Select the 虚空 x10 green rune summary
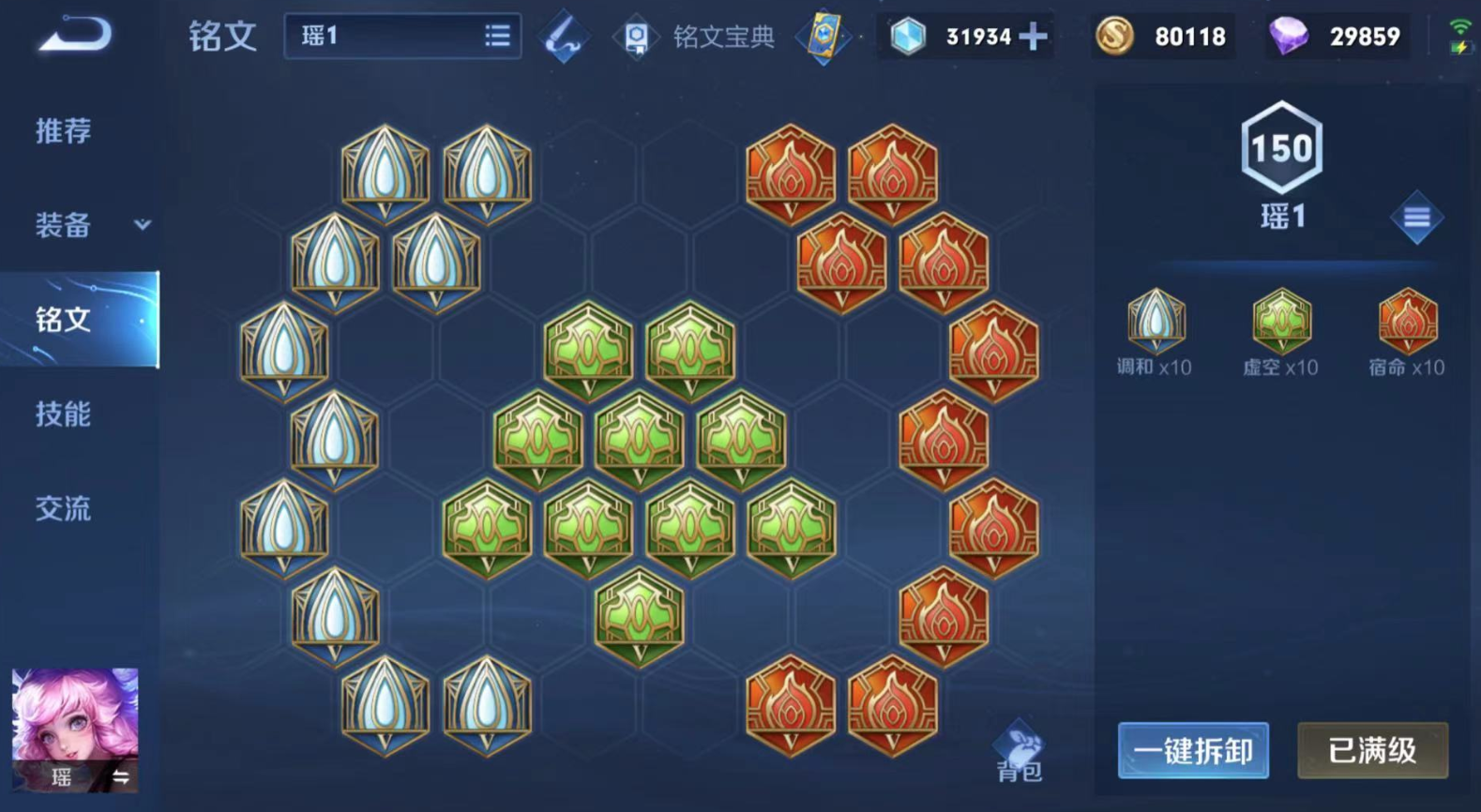Viewport: 1481px width, 812px height. point(1280,332)
